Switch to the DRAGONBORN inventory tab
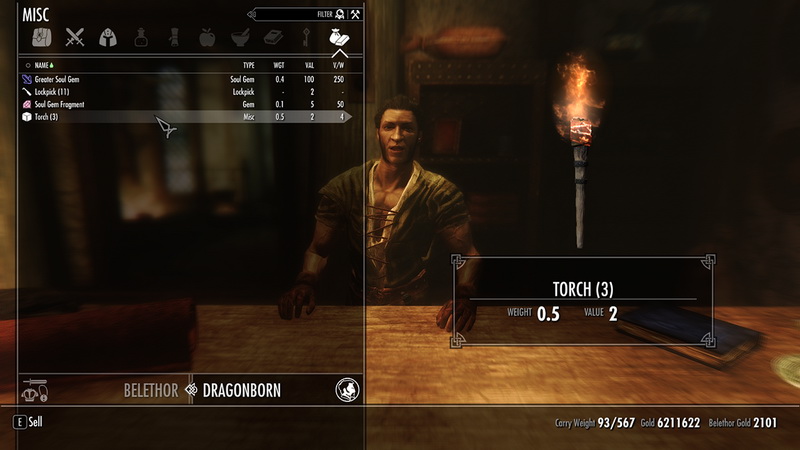800x450 pixels. pos(241,390)
